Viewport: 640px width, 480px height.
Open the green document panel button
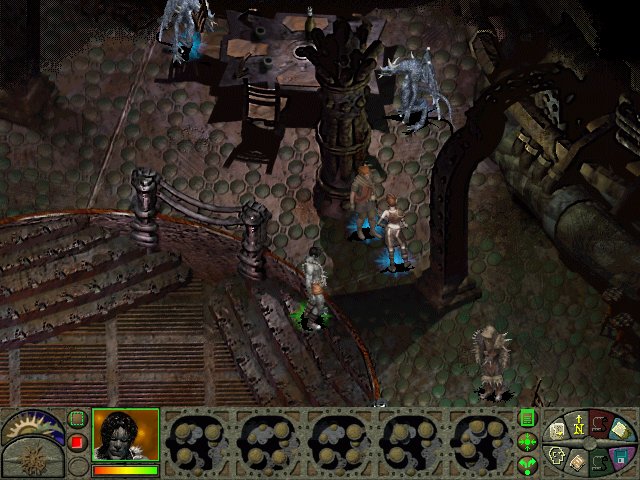click(527, 419)
